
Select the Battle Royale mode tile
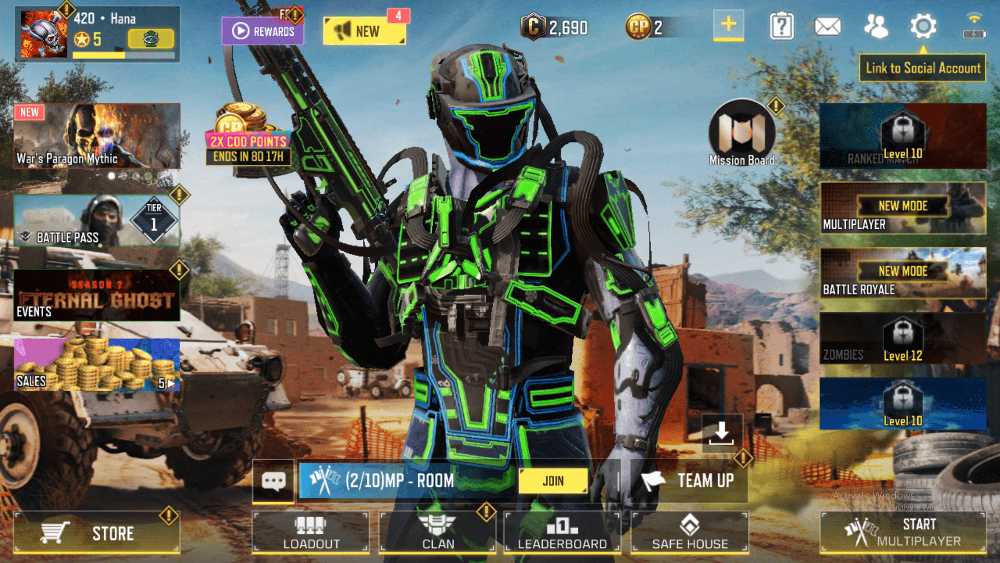[903, 278]
